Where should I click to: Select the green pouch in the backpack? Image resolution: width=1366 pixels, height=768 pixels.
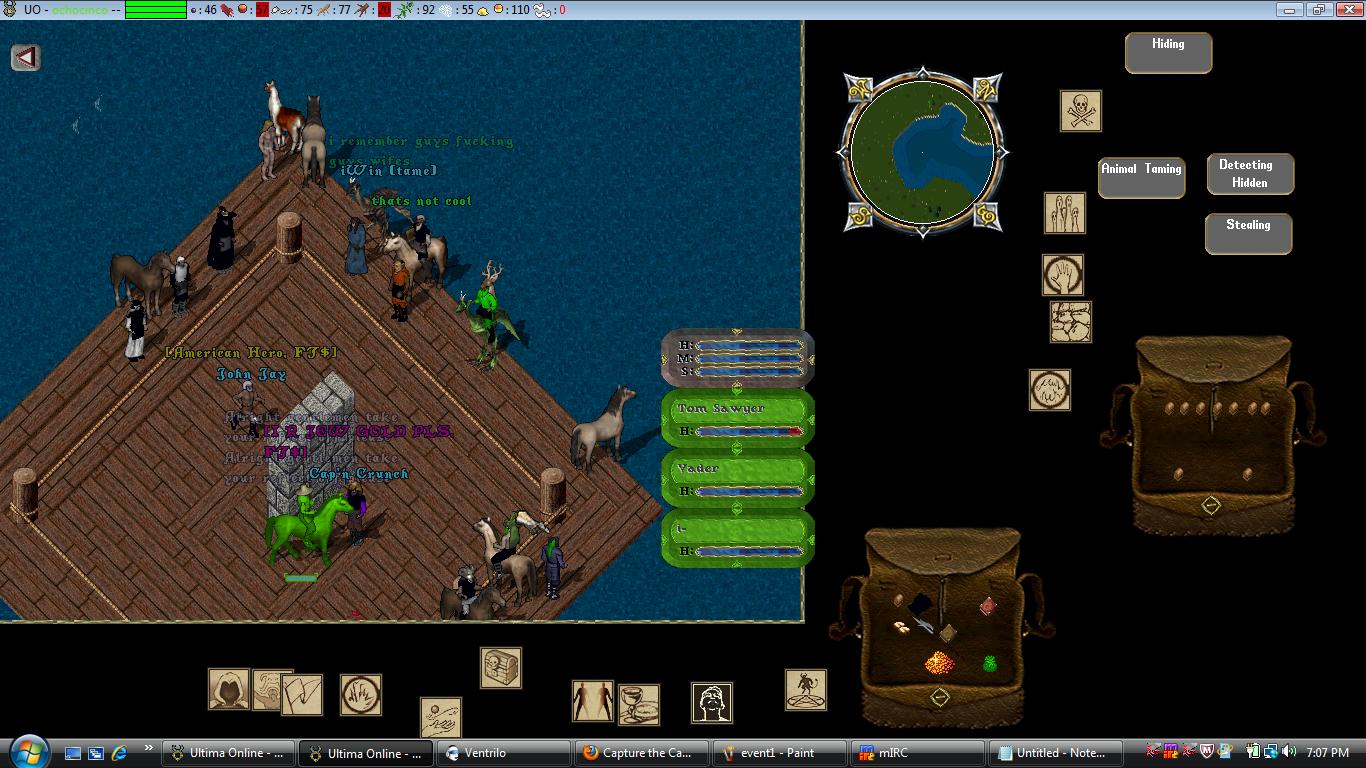990,662
